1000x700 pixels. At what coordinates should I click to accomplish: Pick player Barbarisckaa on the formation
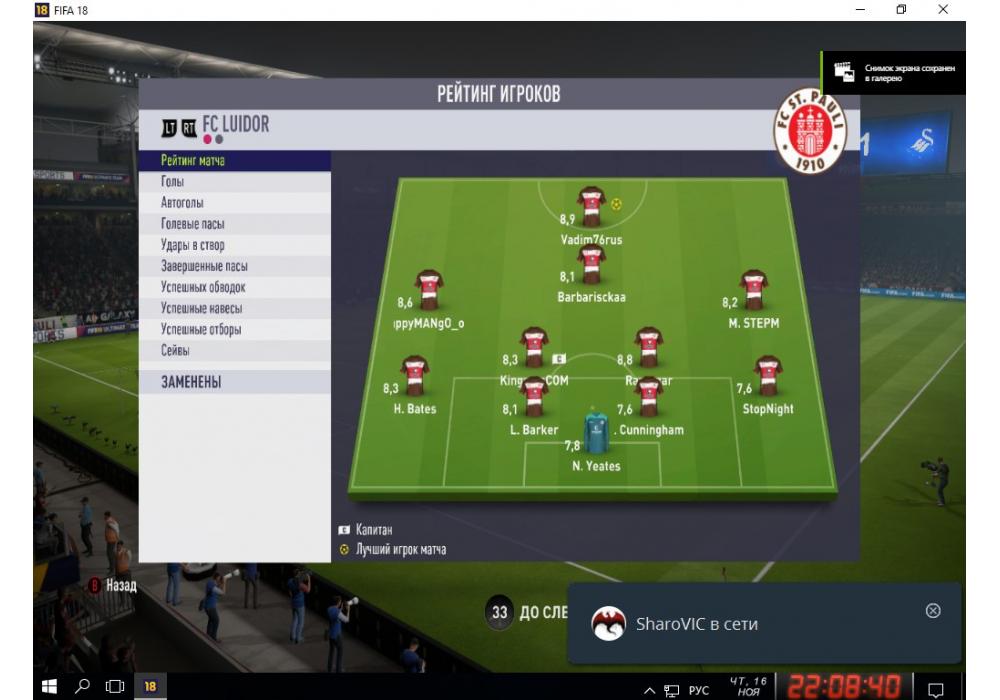(x=591, y=265)
